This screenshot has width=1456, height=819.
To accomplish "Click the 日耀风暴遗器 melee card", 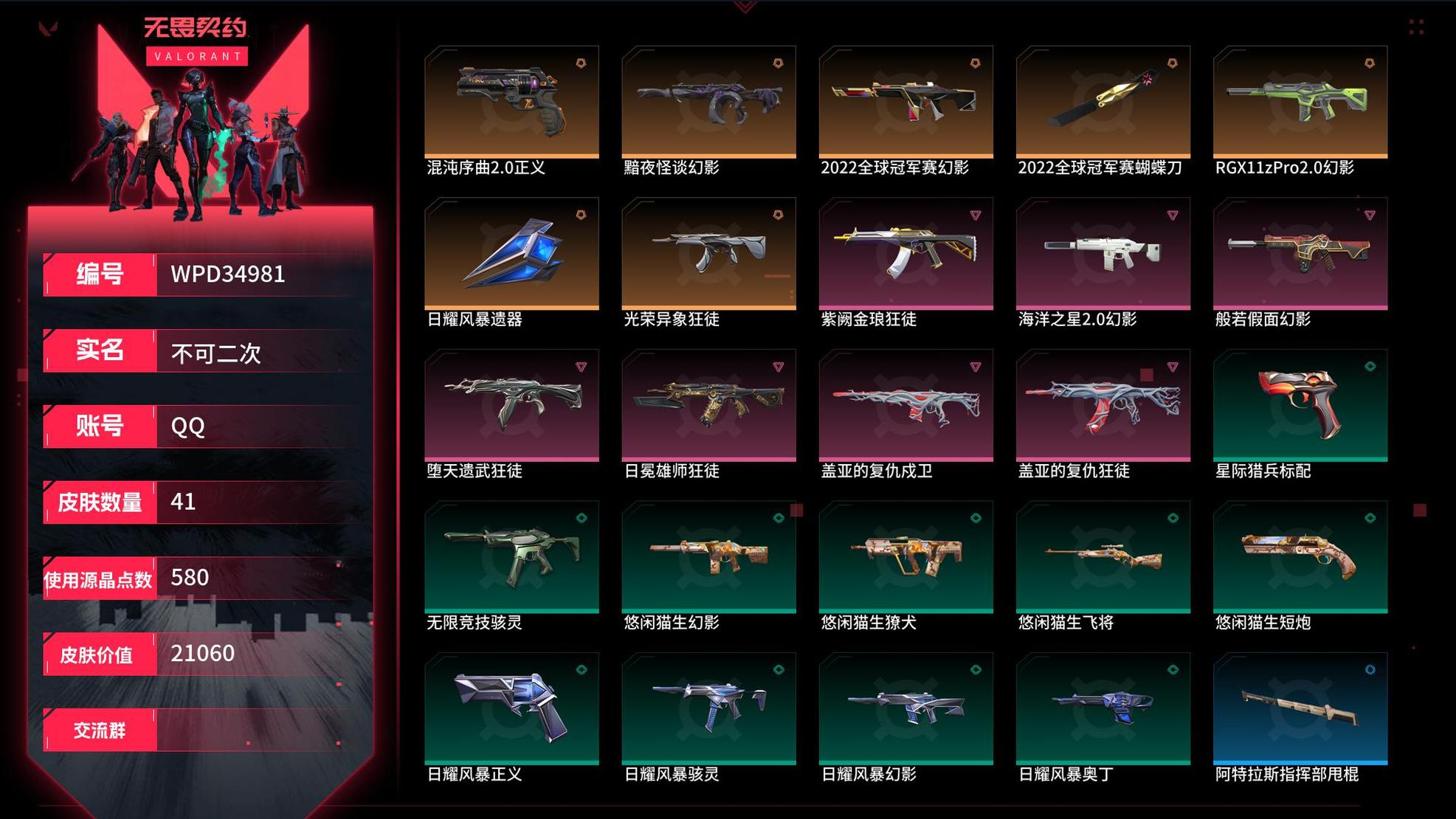I will 511,253.
